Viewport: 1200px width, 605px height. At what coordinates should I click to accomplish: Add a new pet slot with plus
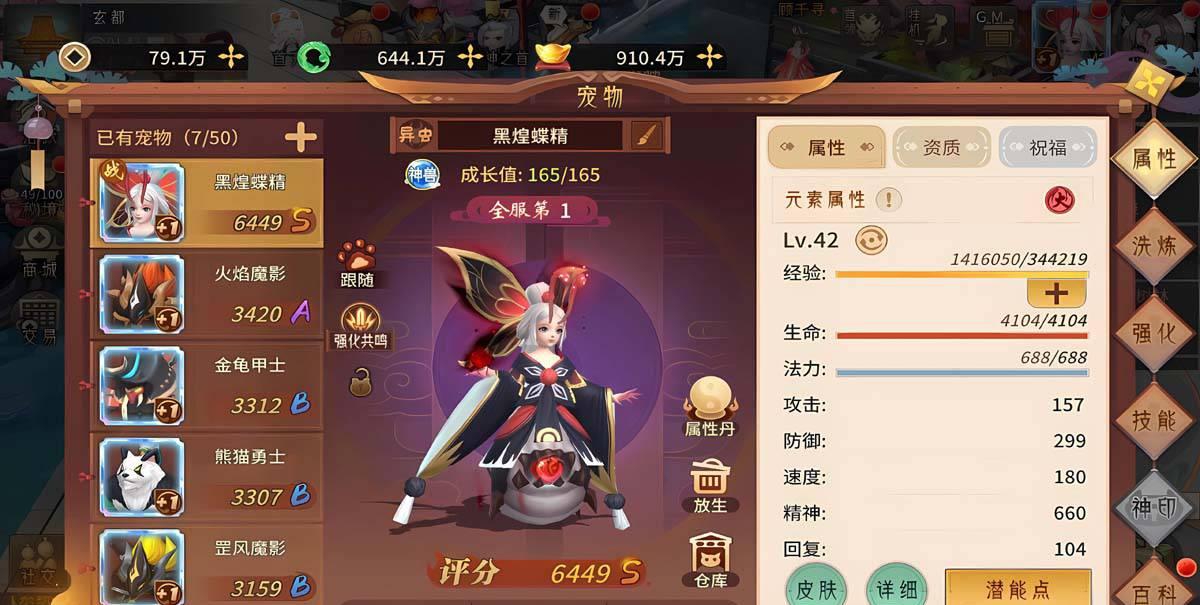click(x=300, y=138)
